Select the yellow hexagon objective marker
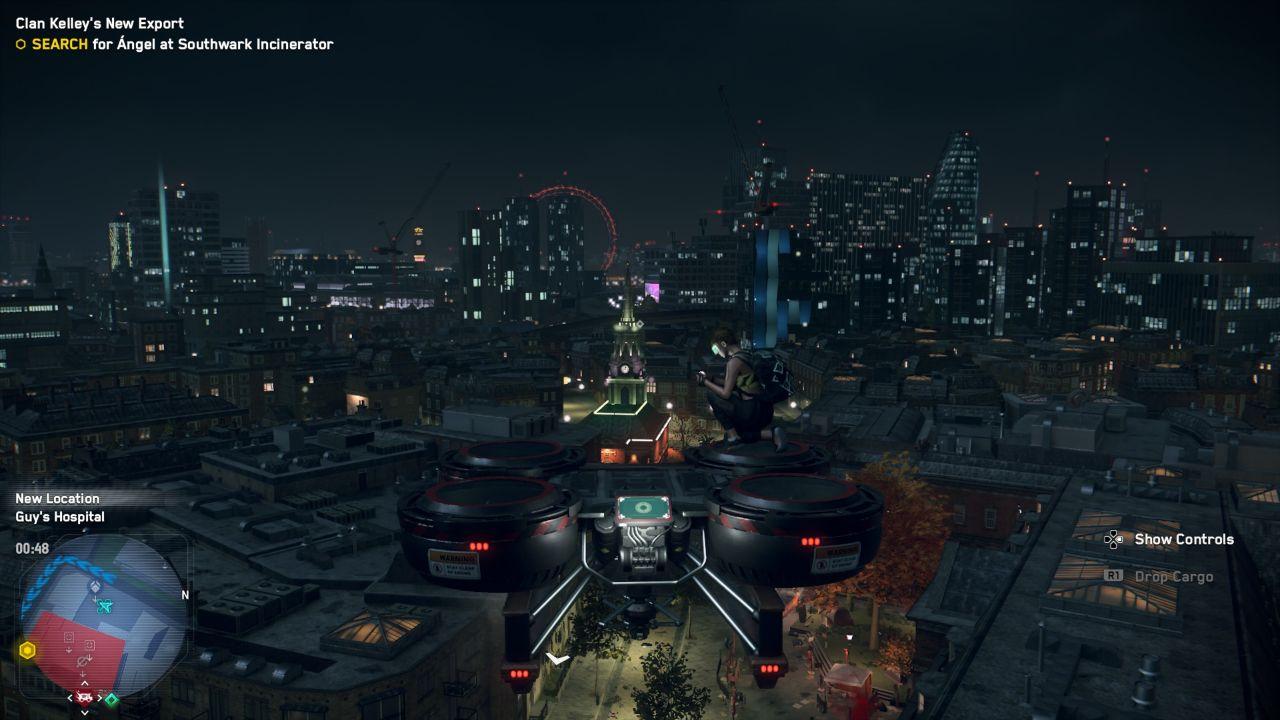Screen dimensions: 1280x720 coord(27,650)
